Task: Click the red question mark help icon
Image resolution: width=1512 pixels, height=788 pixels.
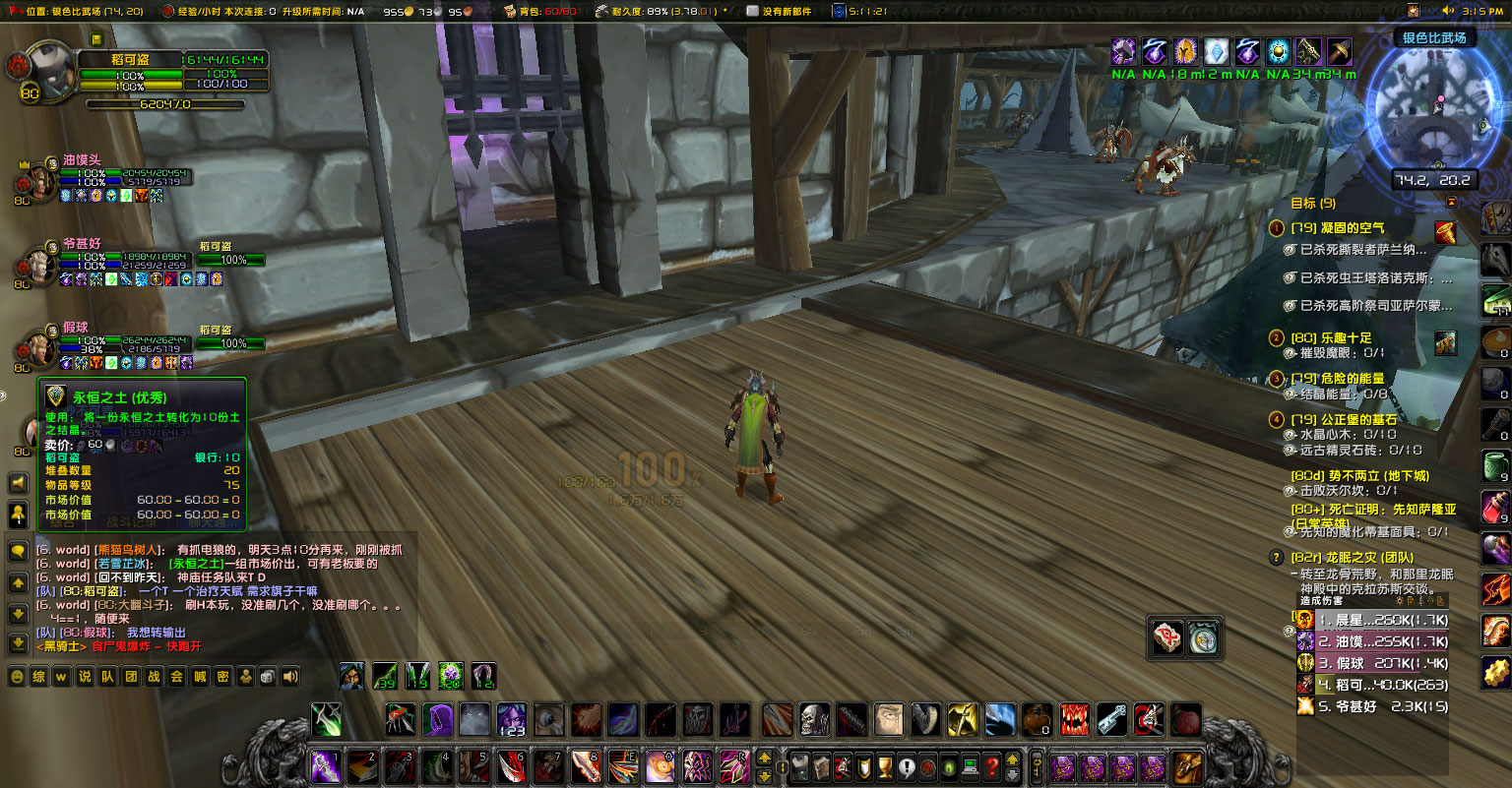Action: 991,767
